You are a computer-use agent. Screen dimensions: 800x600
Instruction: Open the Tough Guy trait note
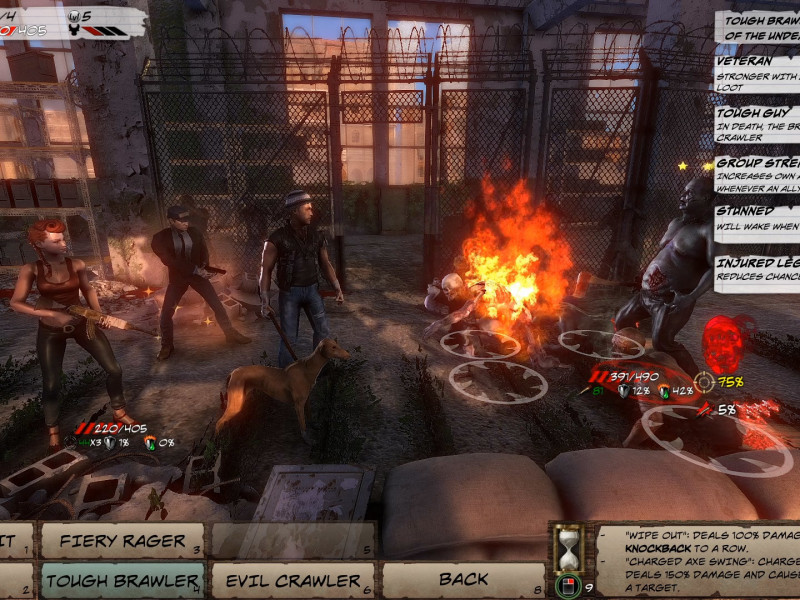pos(757,126)
